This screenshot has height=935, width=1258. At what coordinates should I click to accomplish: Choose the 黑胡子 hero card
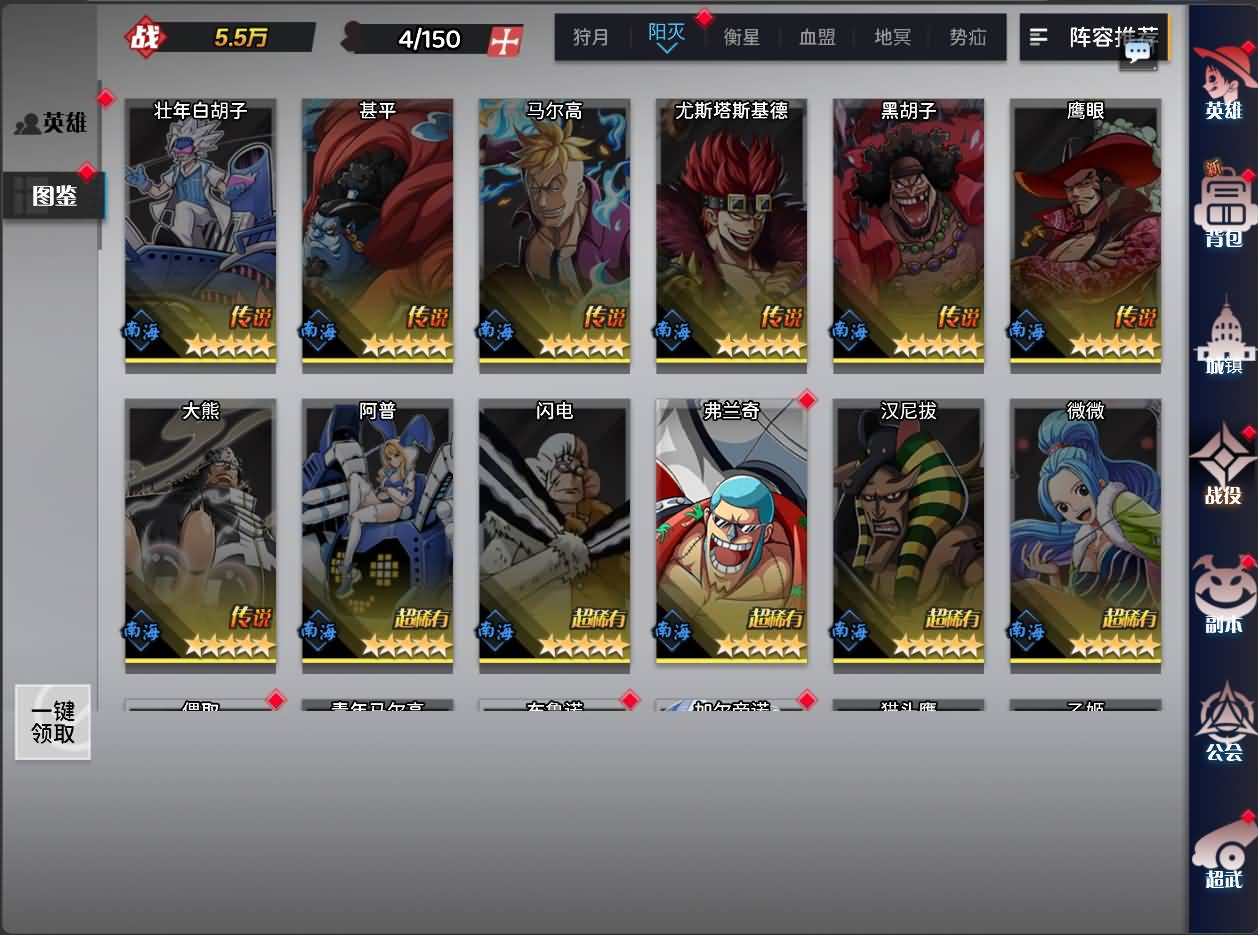(908, 234)
